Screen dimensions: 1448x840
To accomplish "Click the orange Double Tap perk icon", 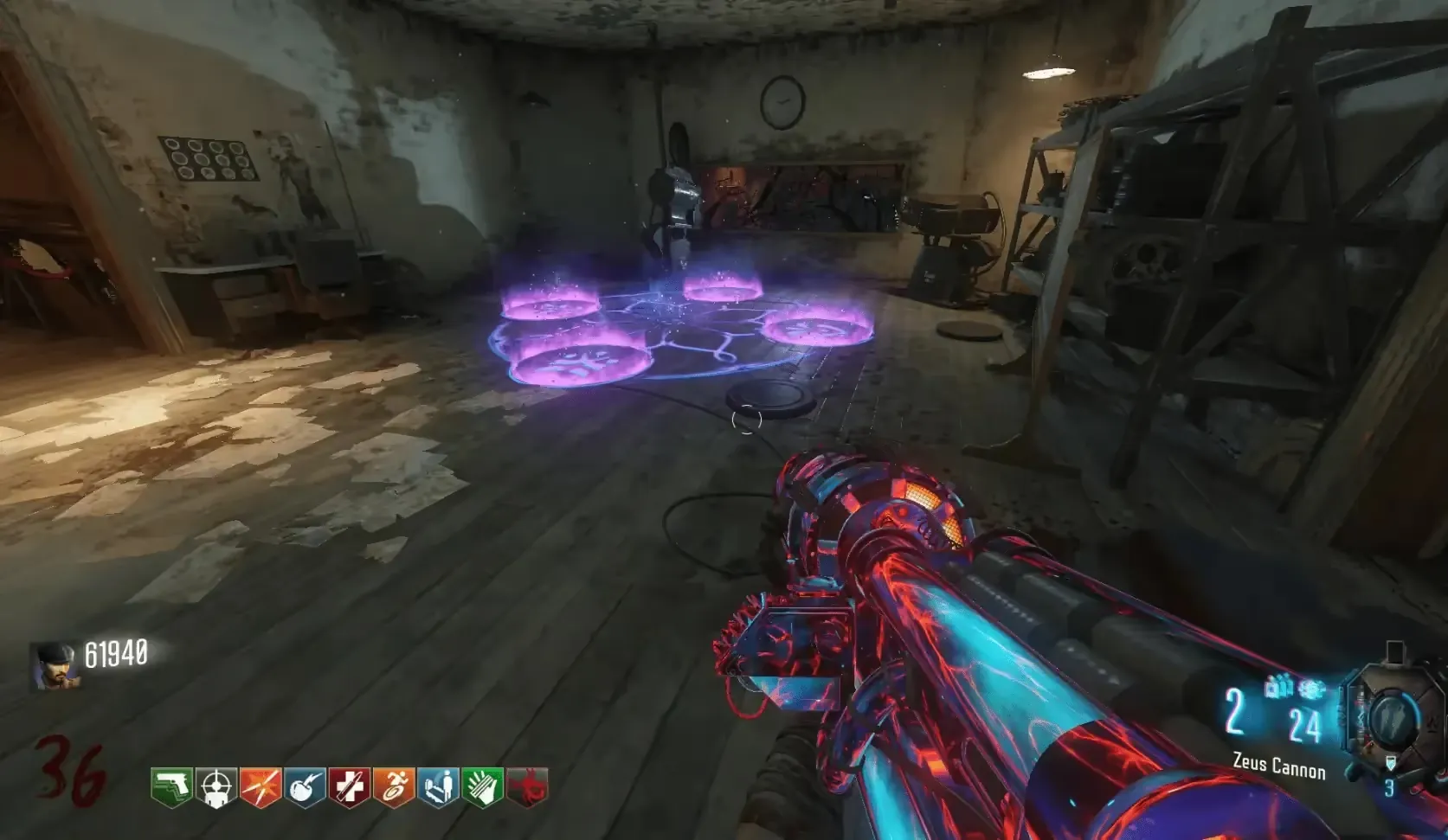I will tap(261, 787).
